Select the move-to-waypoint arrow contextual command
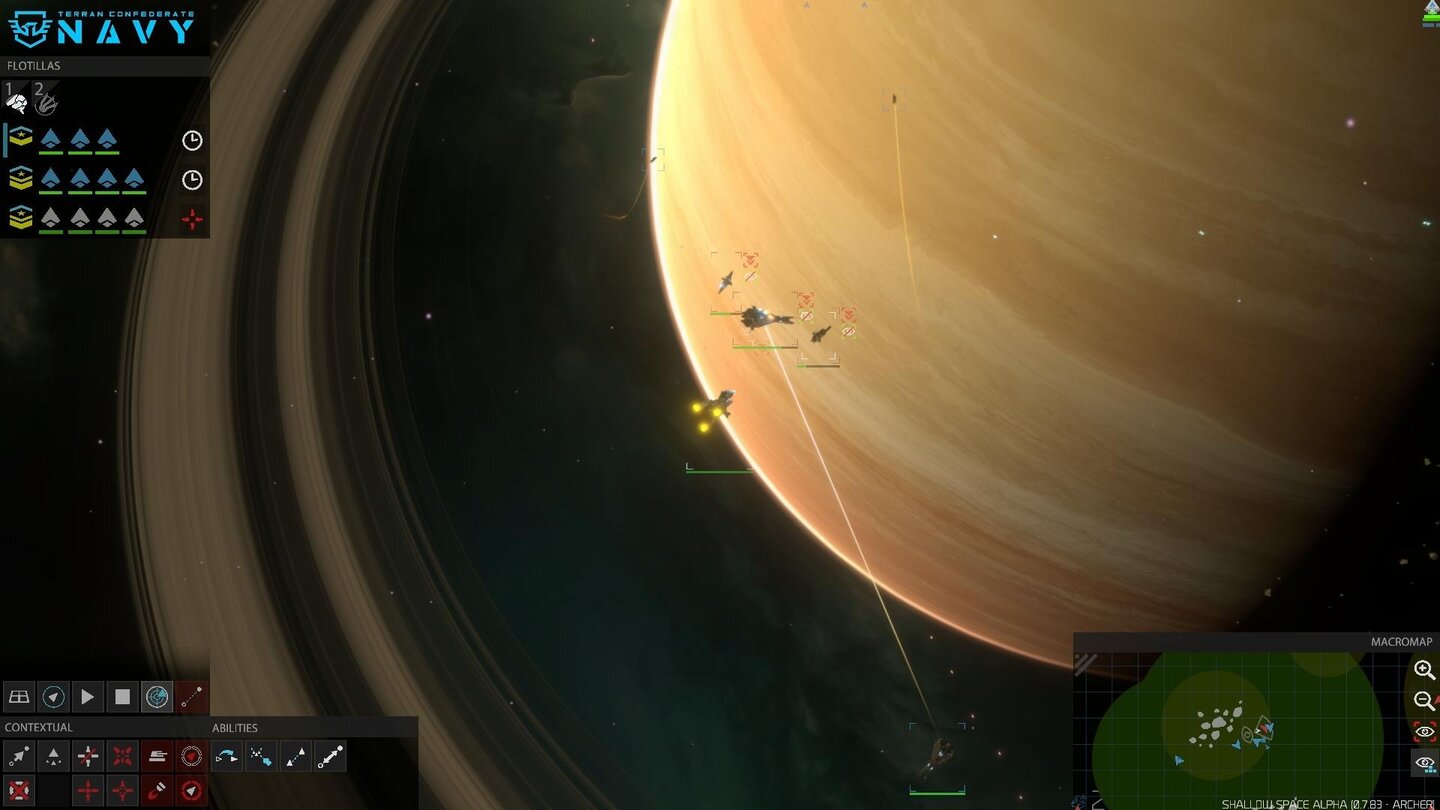1440x810 pixels. click(18, 756)
